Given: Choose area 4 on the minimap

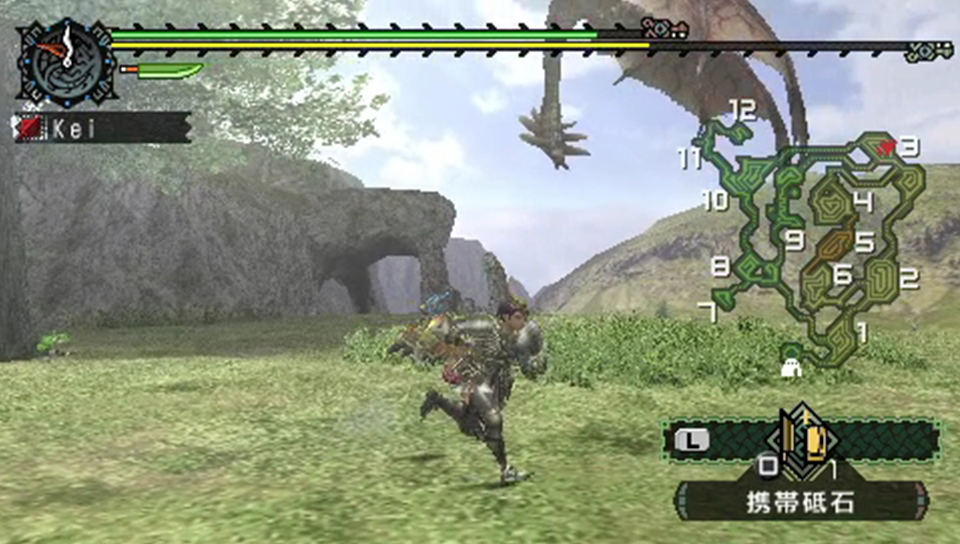Looking at the screenshot, I should [862, 202].
